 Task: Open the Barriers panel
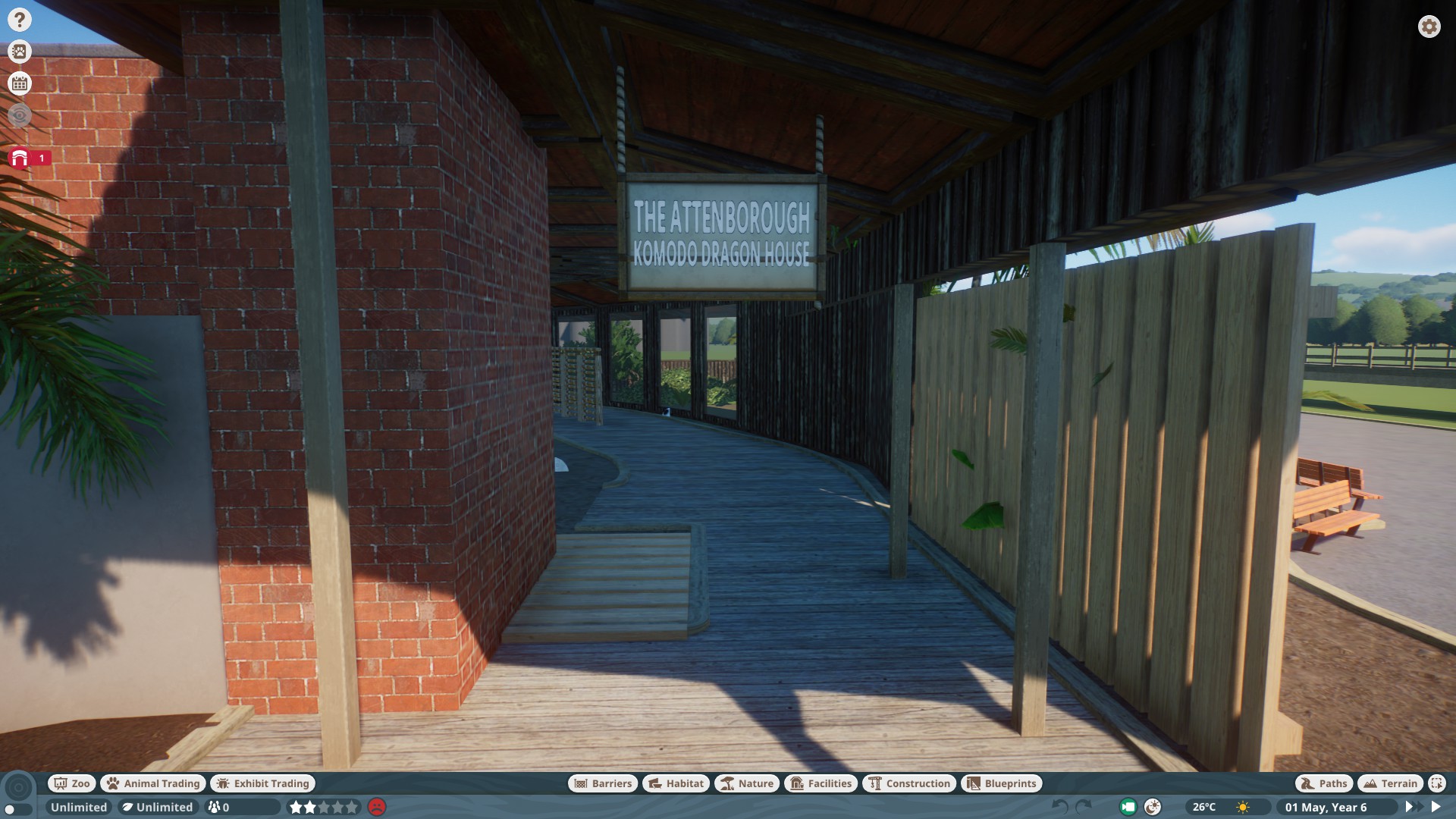click(x=601, y=783)
